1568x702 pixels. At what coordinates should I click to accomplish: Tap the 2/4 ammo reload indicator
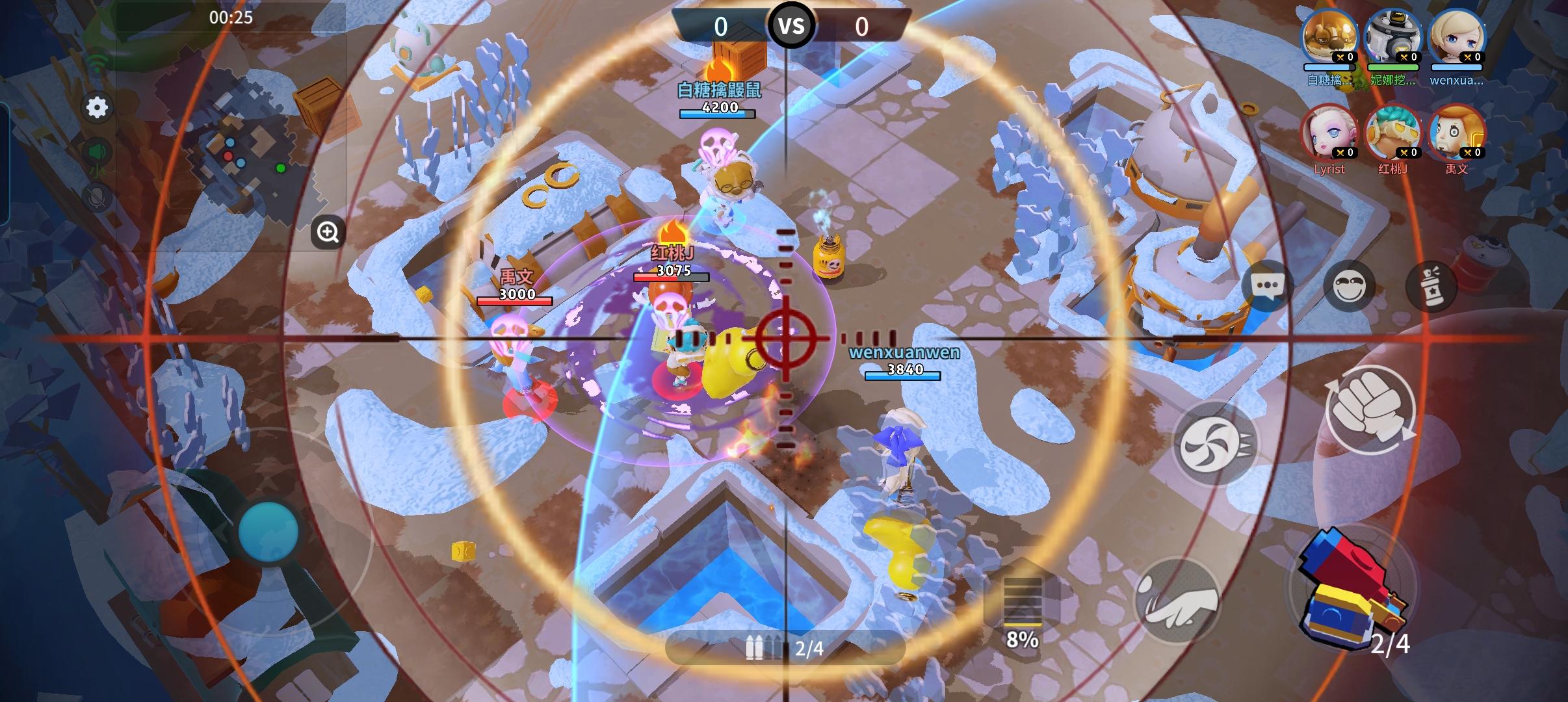(787, 648)
